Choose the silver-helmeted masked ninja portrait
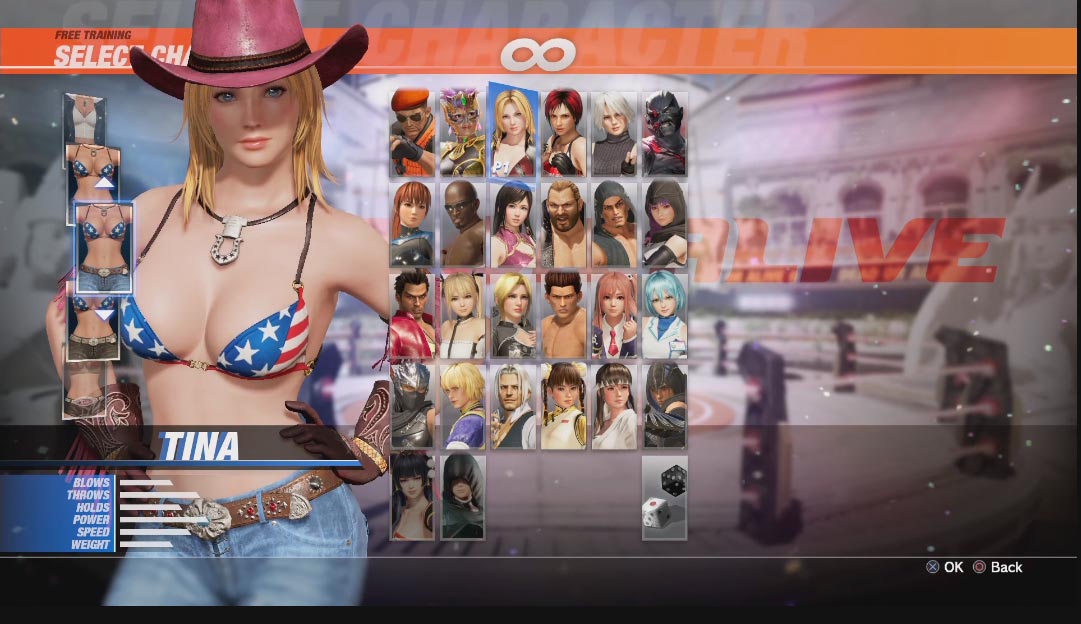The width and height of the screenshot is (1081, 624). click(412, 405)
